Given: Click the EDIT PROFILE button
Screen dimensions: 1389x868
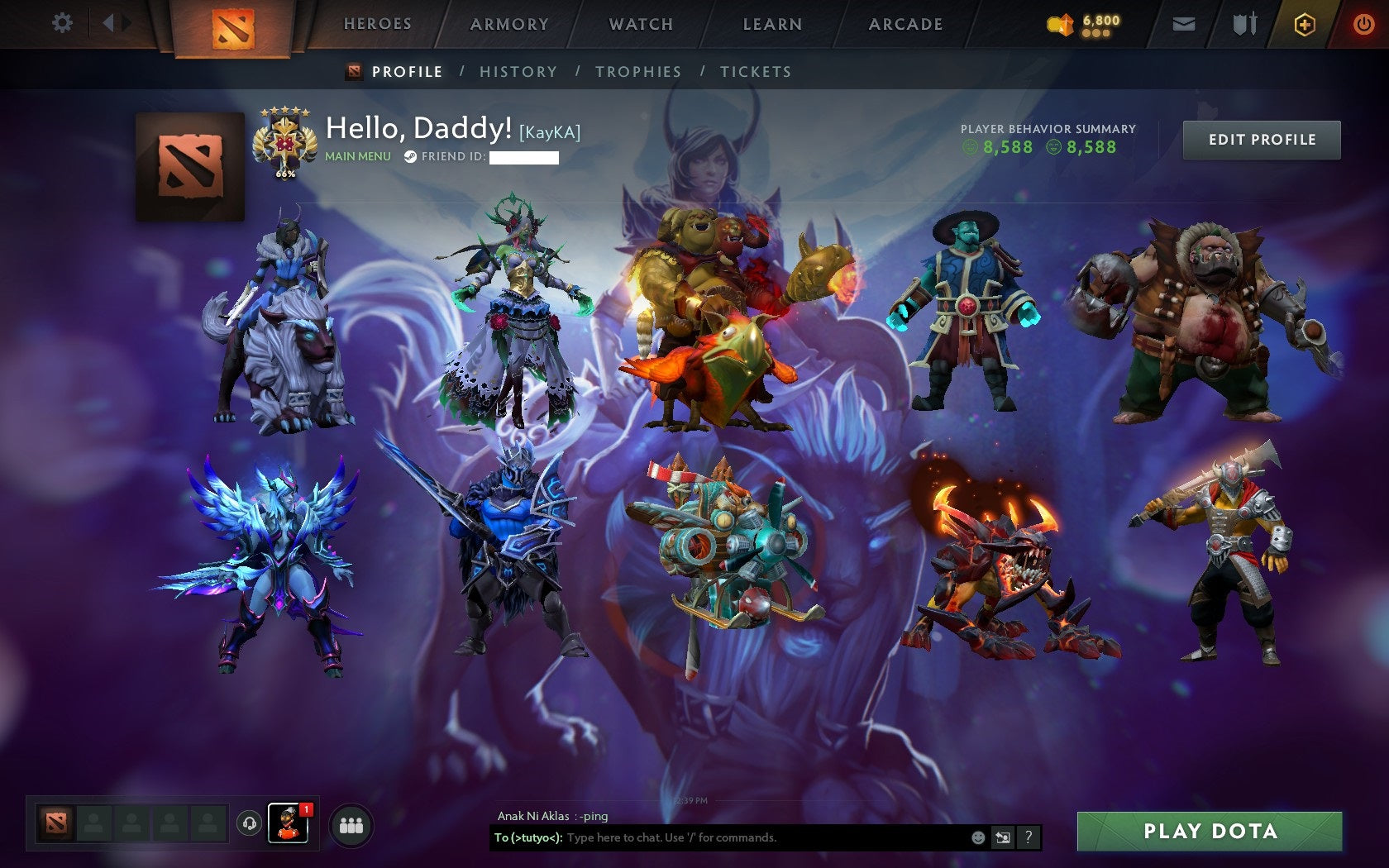Looking at the screenshot, I should coord(1261,139).
